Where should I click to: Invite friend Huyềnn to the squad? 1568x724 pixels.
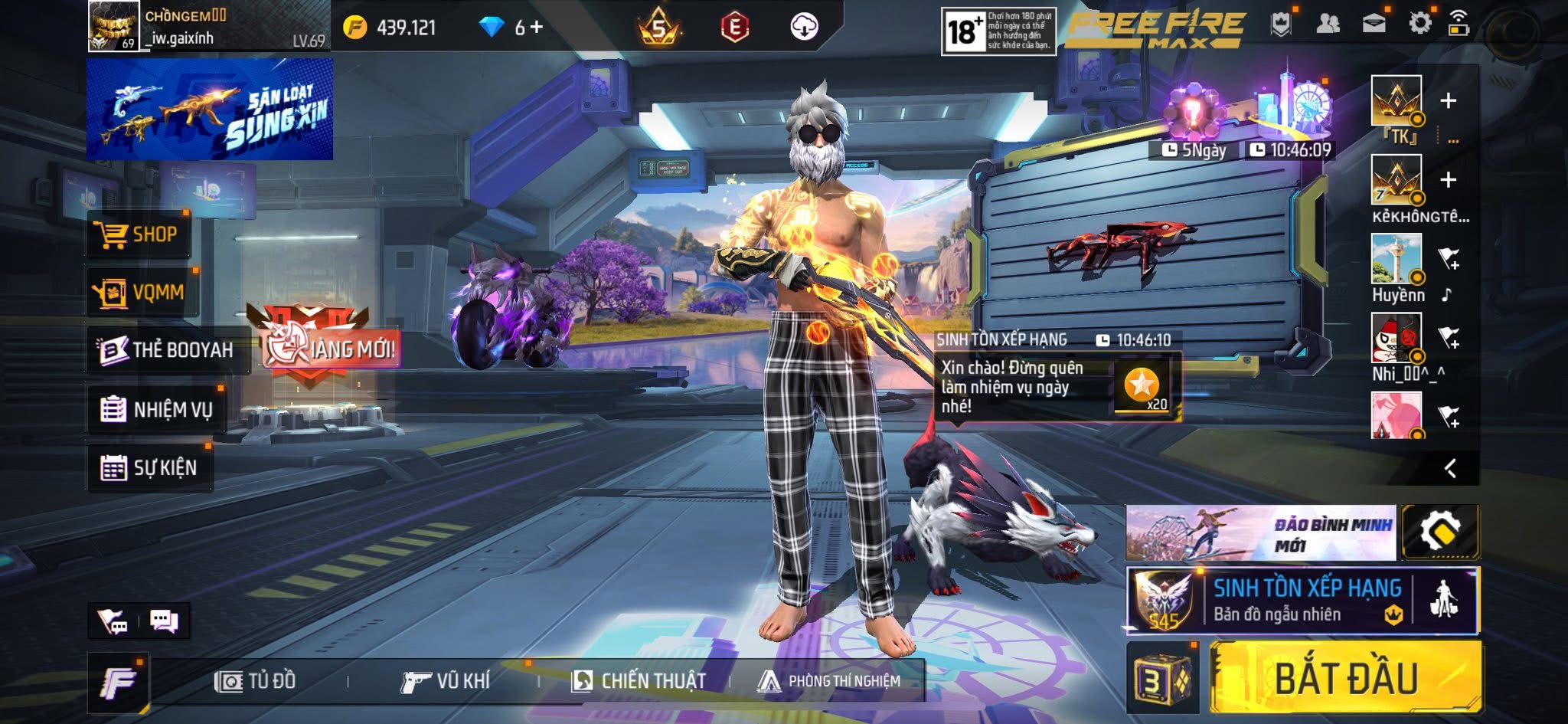click(x=1449, y=259)
